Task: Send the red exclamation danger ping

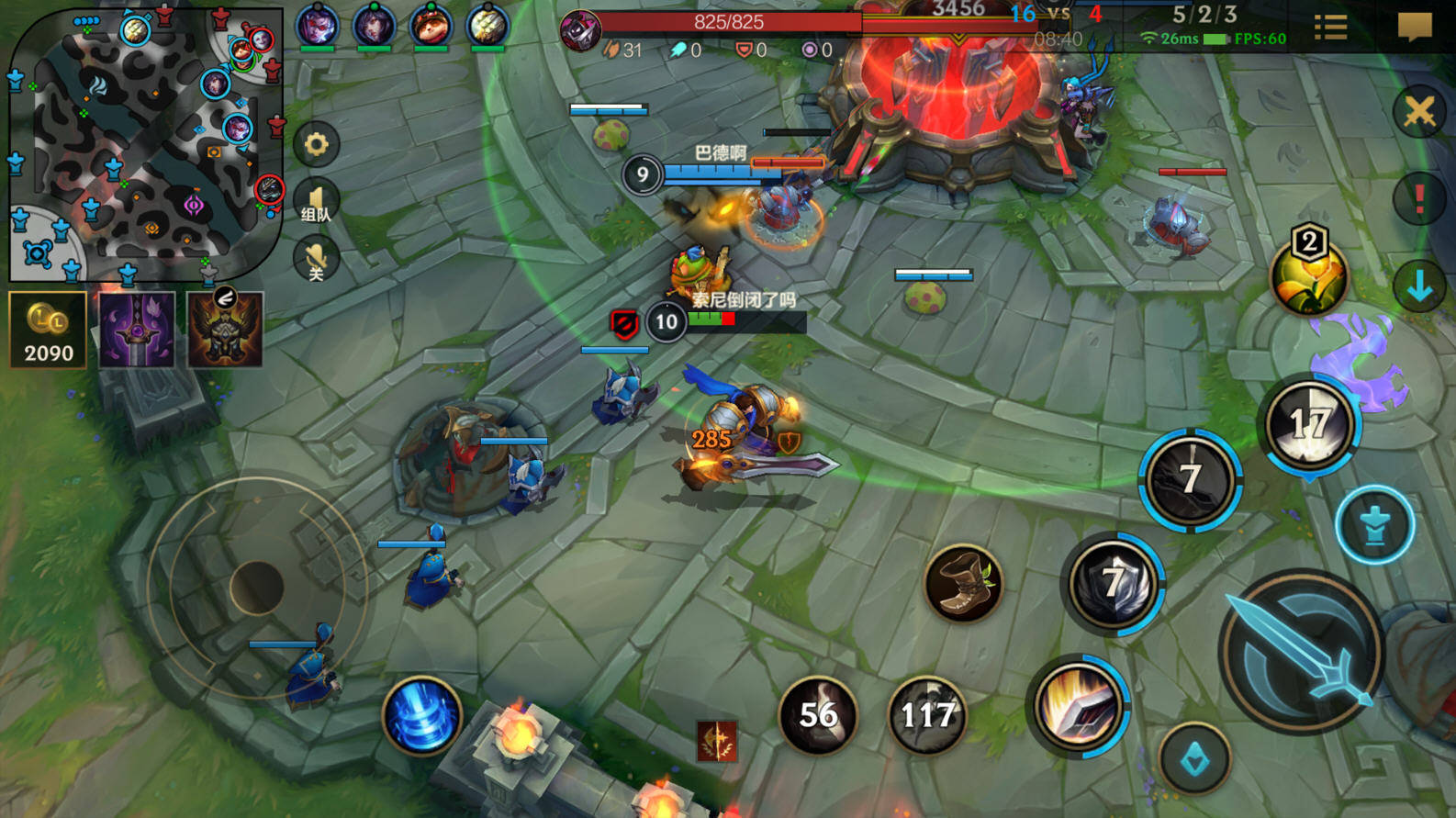Action: [1419, 198]
